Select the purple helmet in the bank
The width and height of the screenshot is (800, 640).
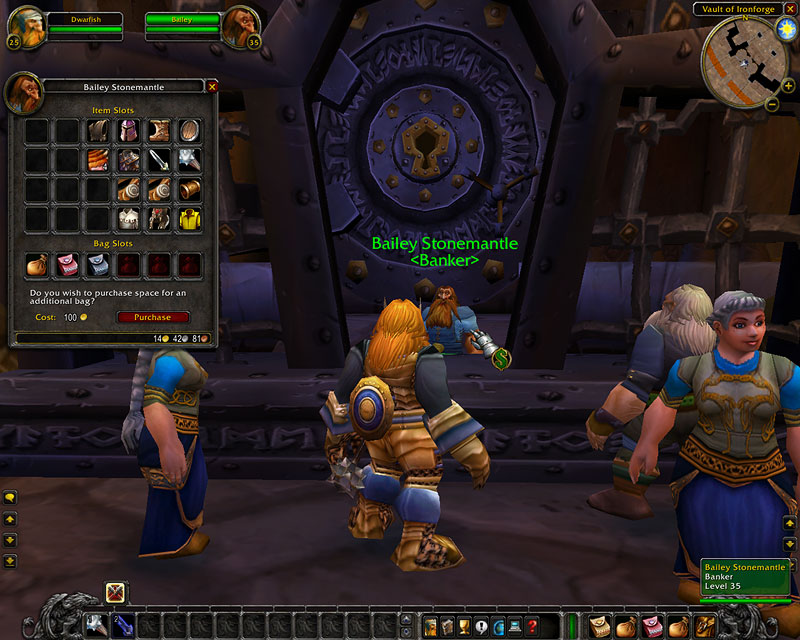pyautogui.click(x=127, y=131)
